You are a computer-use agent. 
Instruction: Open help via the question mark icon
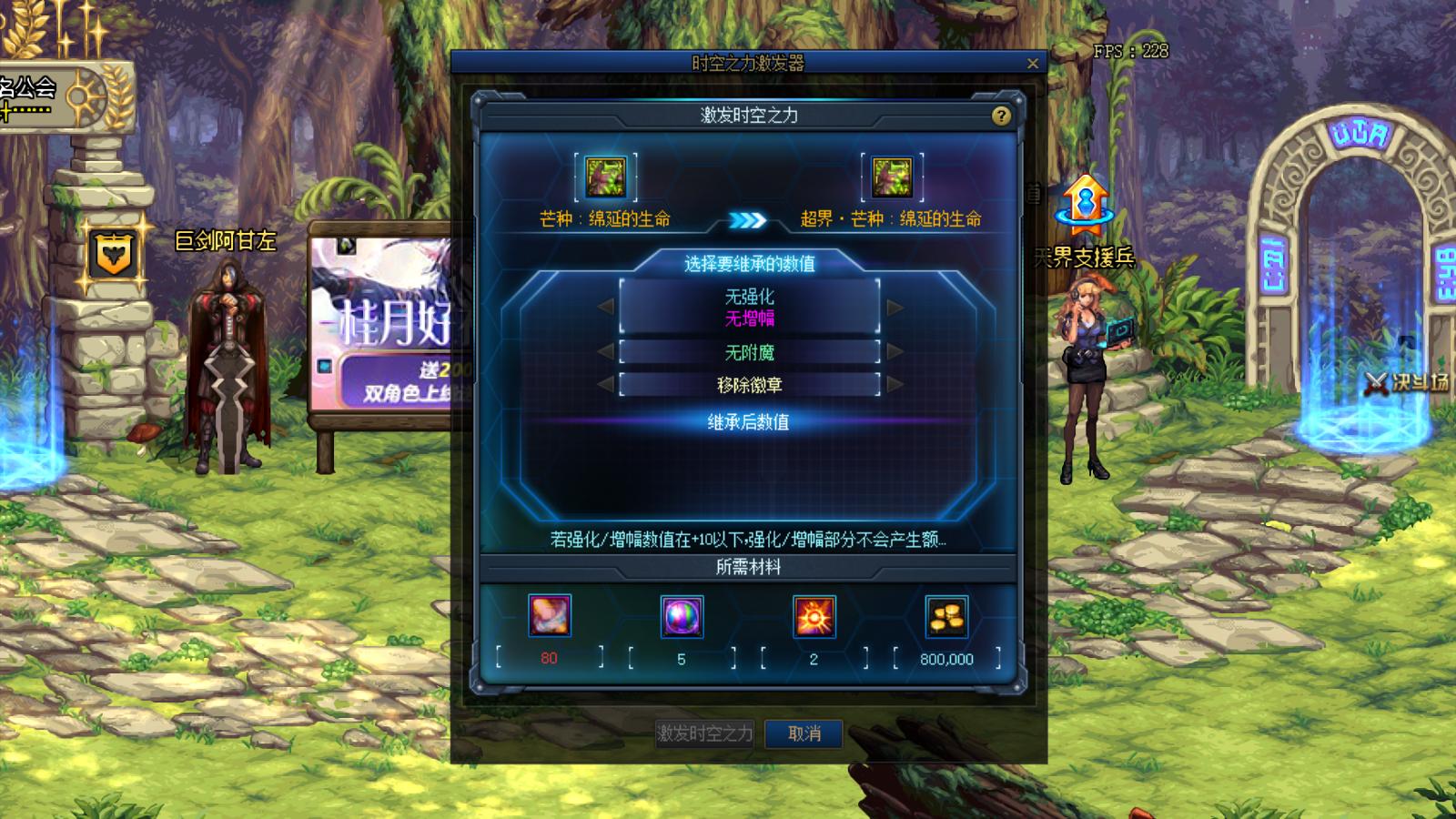pos(1001,116)
